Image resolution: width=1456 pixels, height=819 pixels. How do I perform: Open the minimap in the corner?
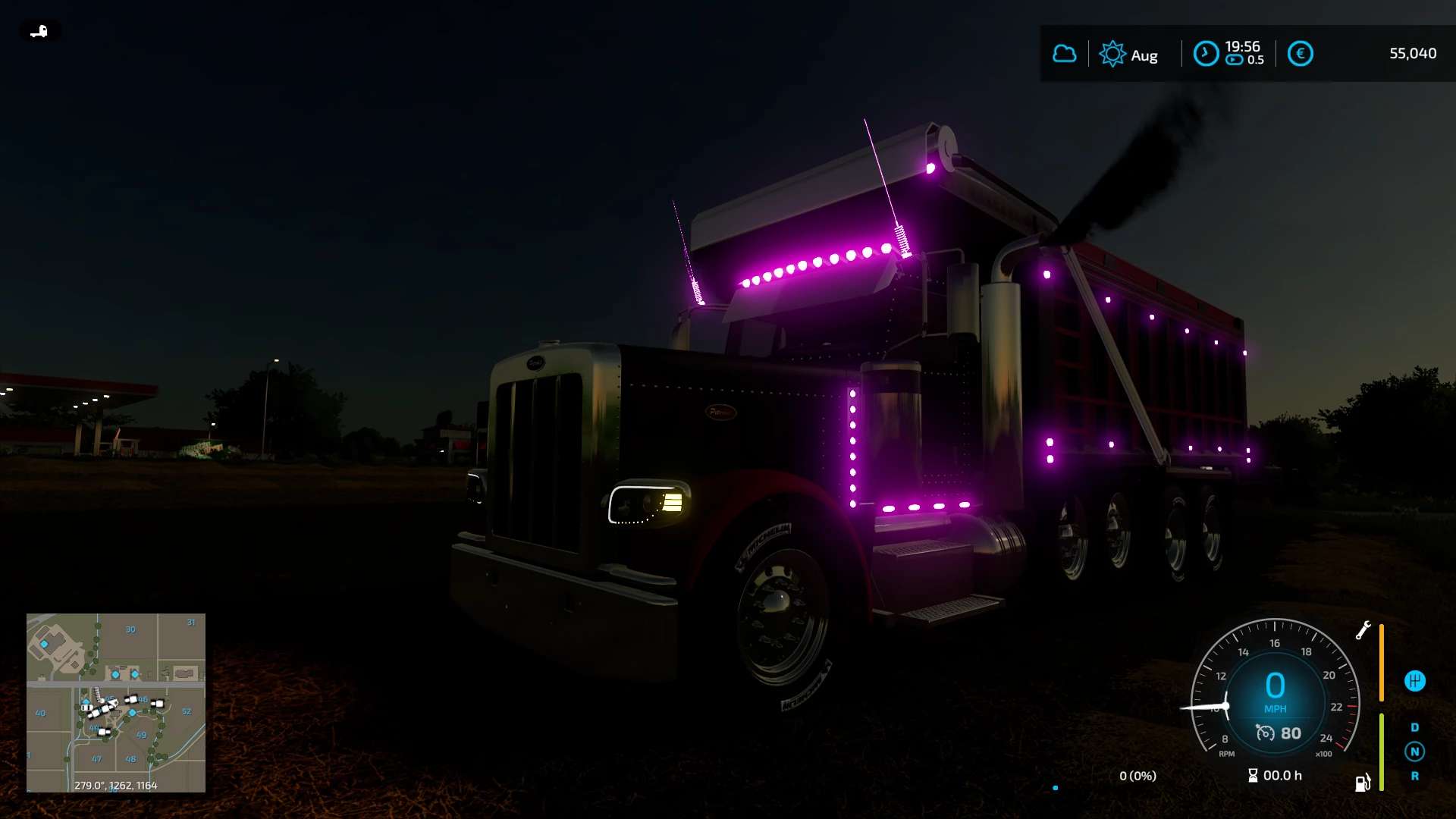[x=115, y=702]
